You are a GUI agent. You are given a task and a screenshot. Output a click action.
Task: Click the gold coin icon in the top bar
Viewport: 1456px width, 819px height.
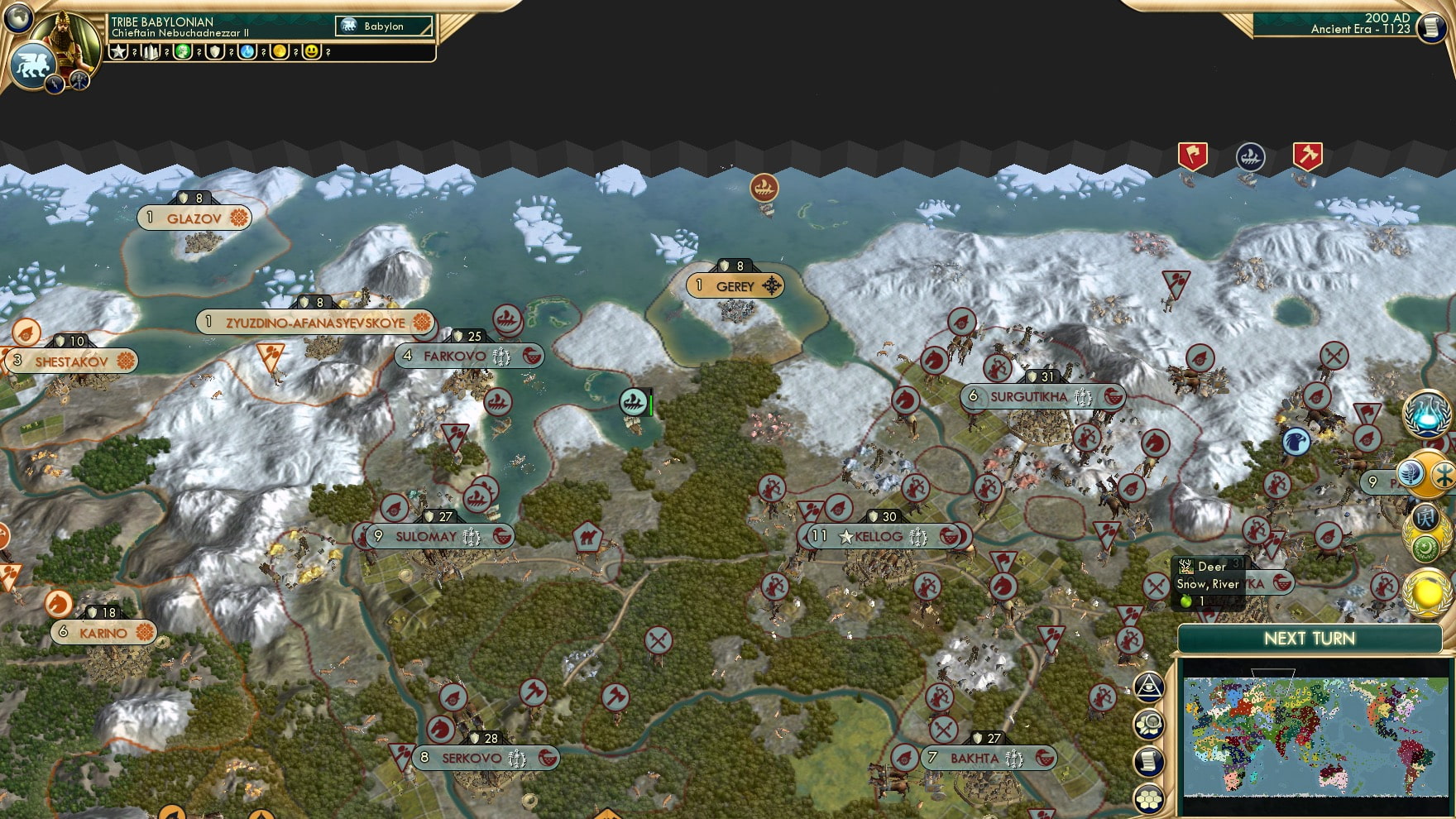pyautogui.click(x=280, y=51)
